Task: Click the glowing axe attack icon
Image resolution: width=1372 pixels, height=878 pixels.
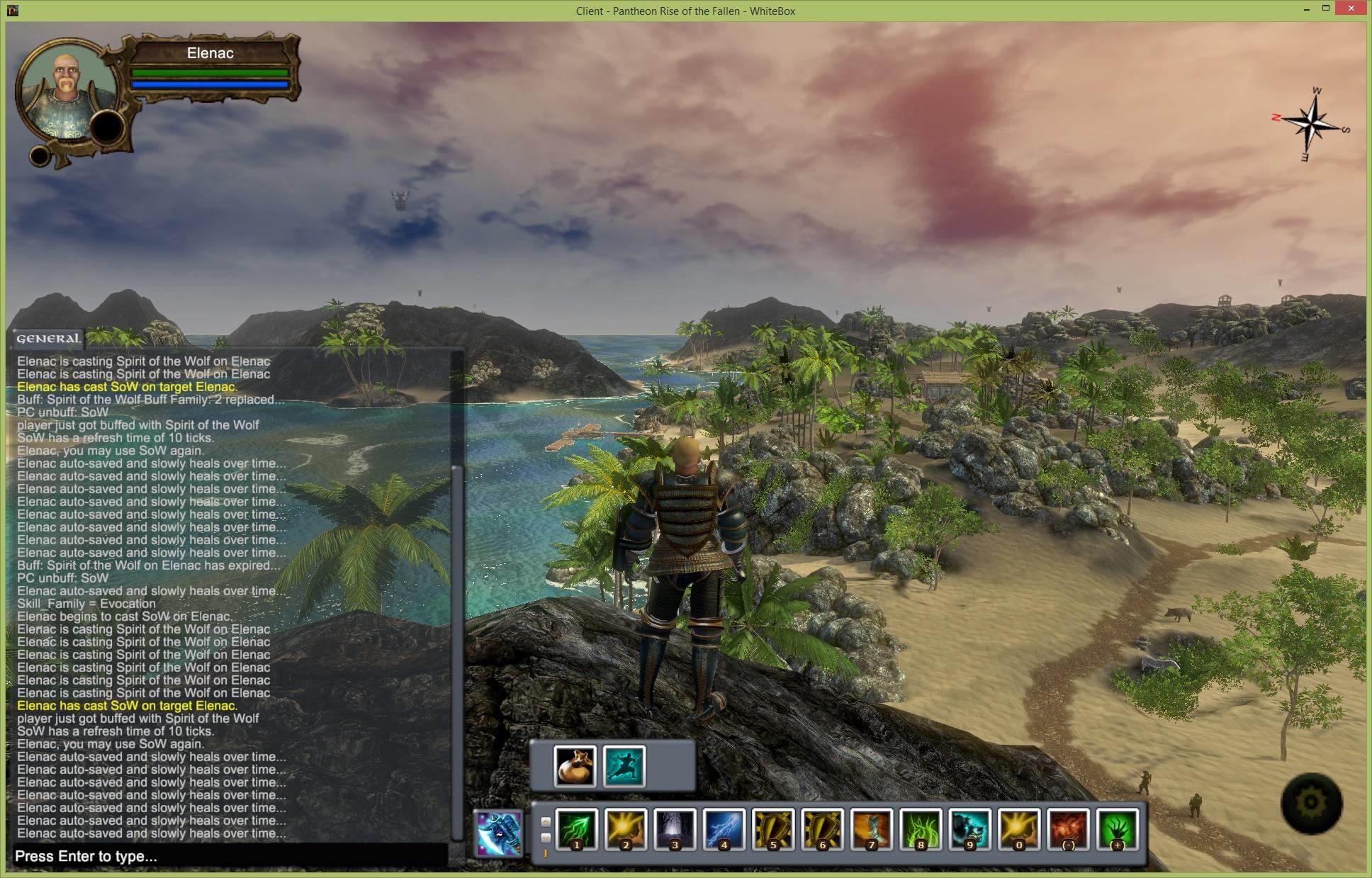Action: 499,833
